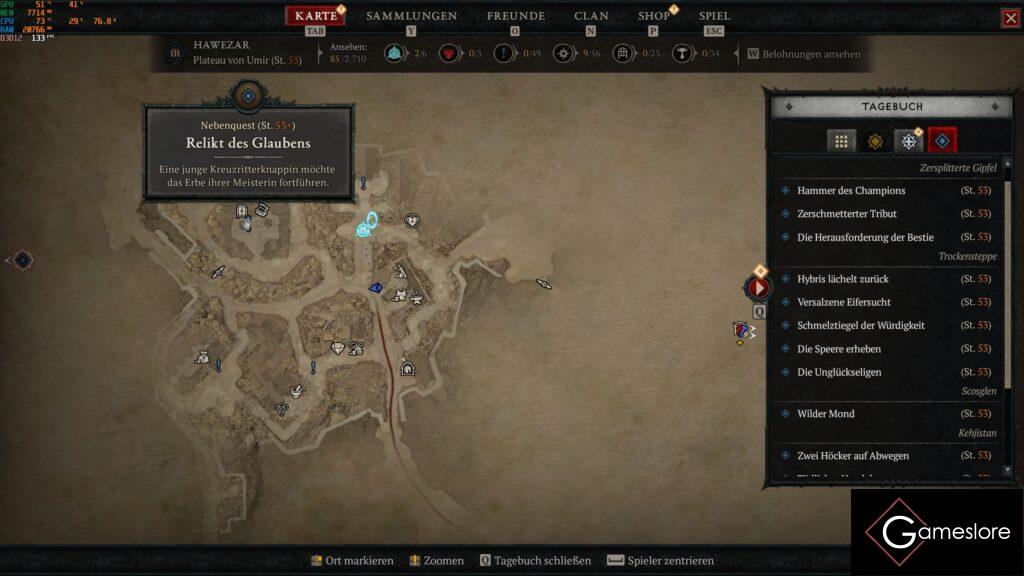Viewport: 1024px width, 576px height.
Task: Select Die Herausforderung der Bestie quest
Action: coord(865,237)
